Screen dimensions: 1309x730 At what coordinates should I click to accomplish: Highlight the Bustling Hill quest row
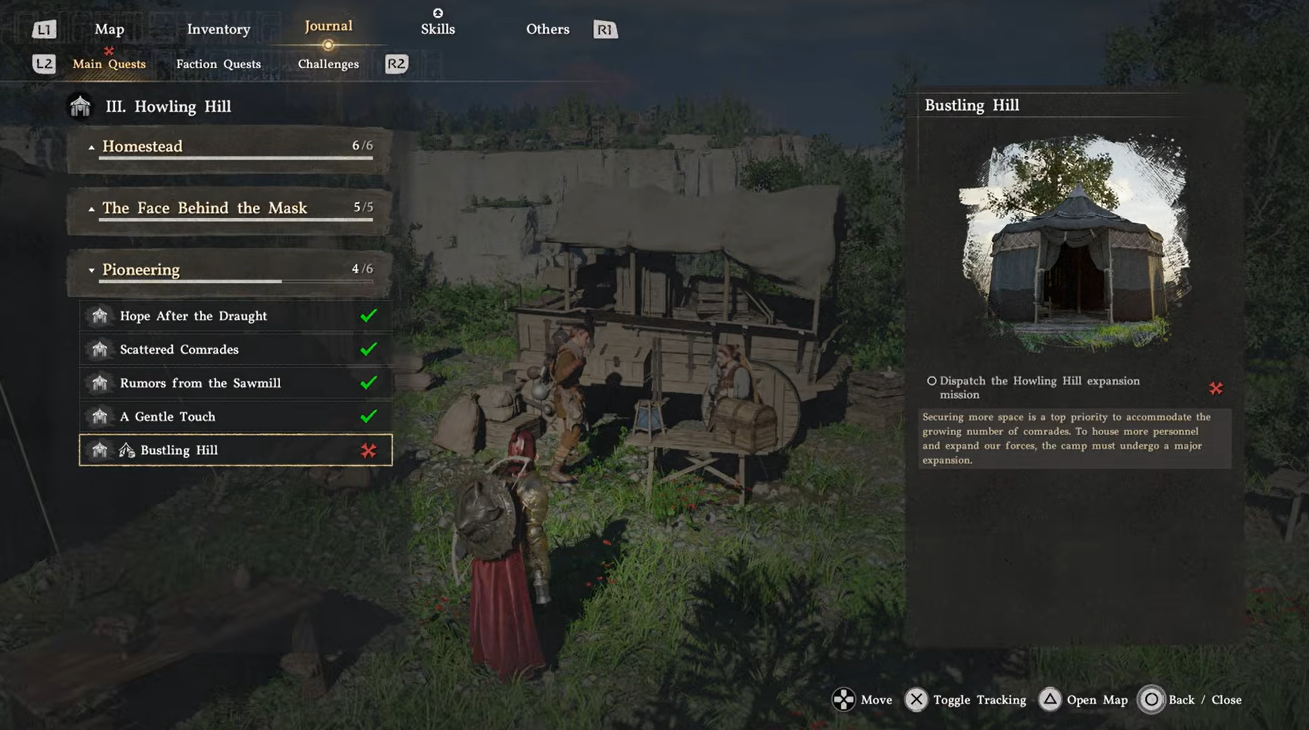click(235, 450)
